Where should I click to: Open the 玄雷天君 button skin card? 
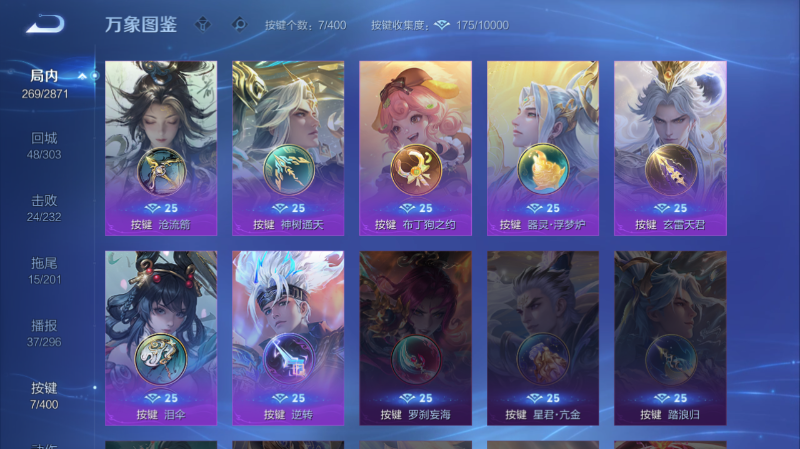pos(670,148)
